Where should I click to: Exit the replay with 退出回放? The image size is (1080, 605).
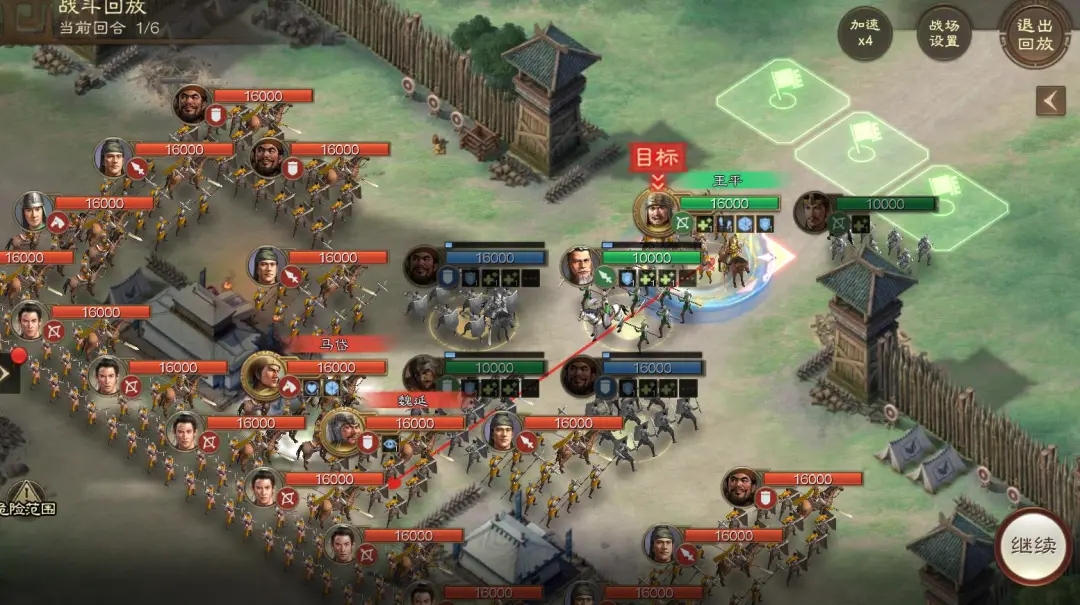(1036, 34)
